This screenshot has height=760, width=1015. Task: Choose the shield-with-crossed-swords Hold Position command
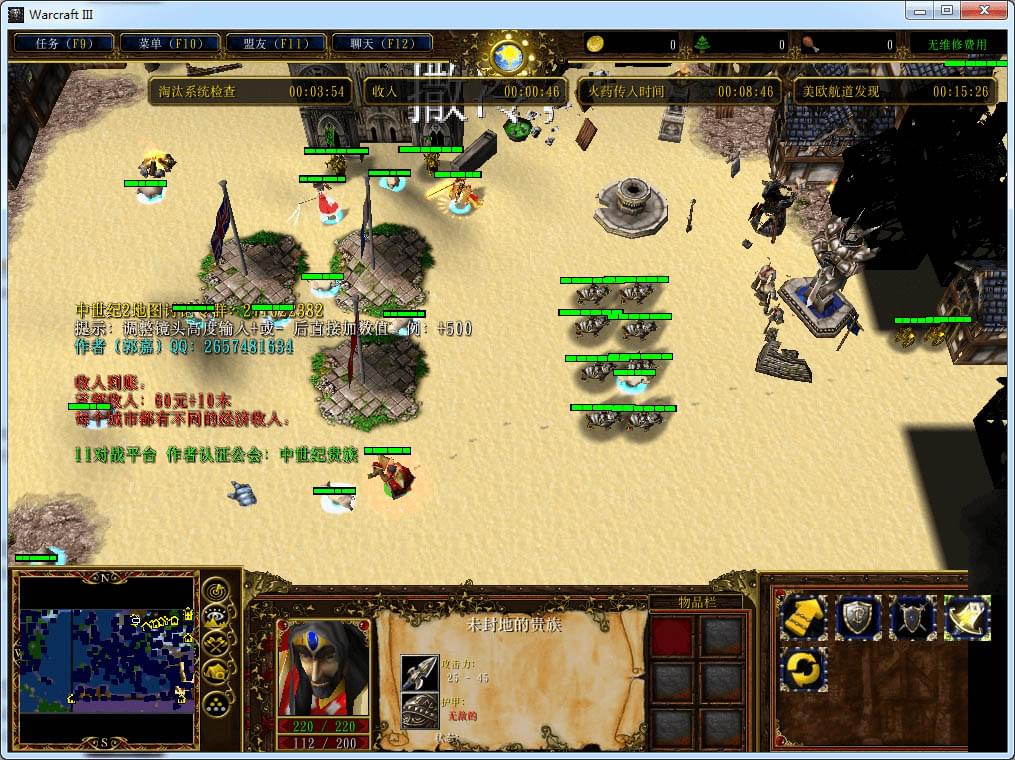913,617
